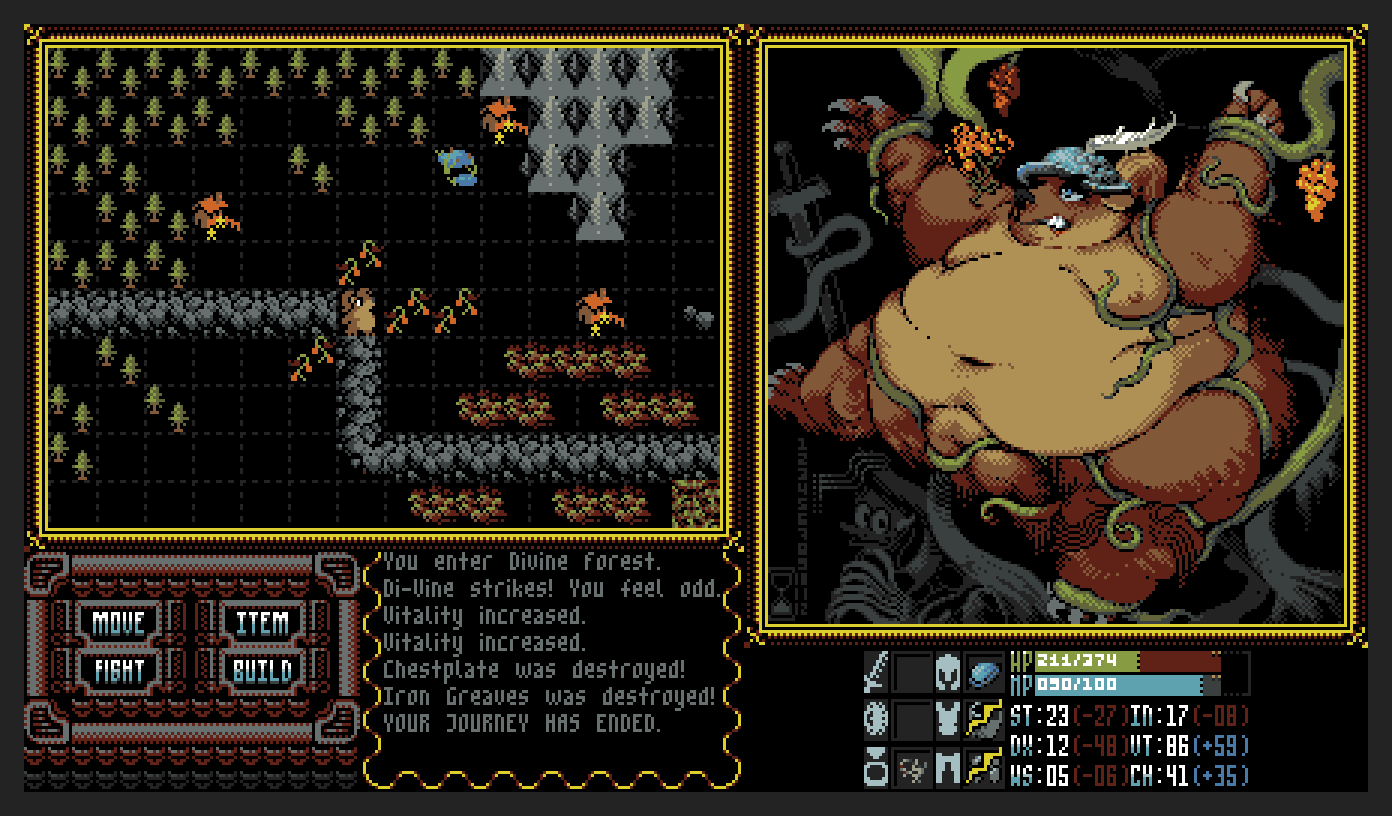Activate the BUILD command
Viewport: 1392px width, 816px height.
tap(262, 671)
